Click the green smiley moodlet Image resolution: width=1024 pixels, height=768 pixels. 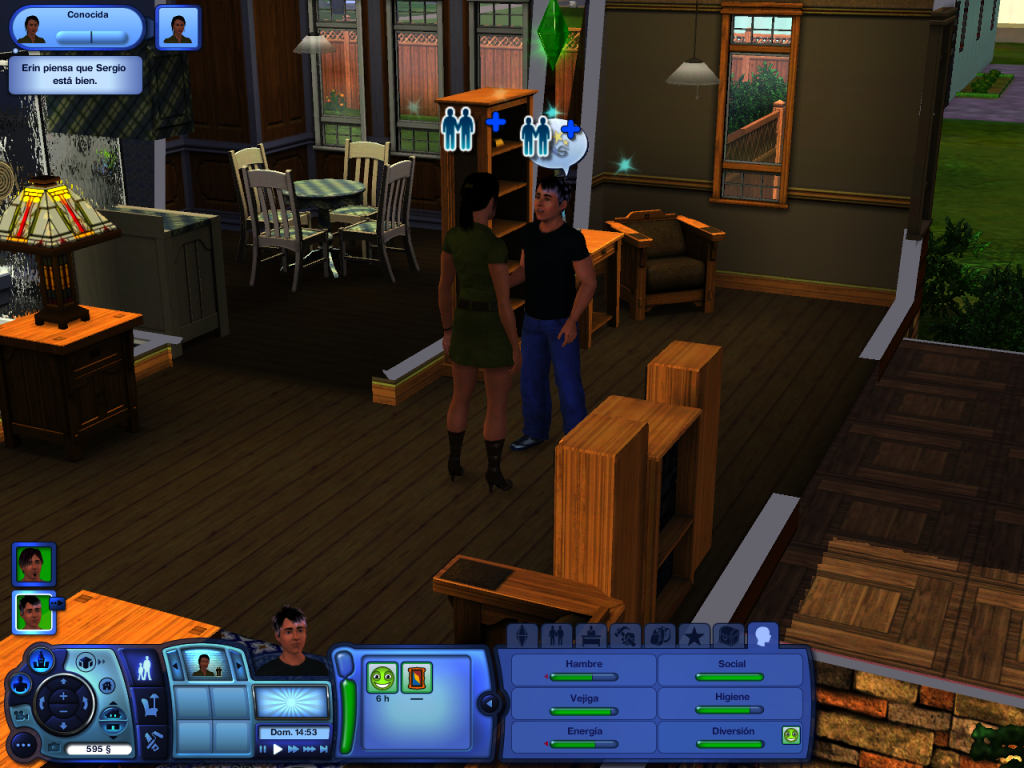click(x=381, y=677)
